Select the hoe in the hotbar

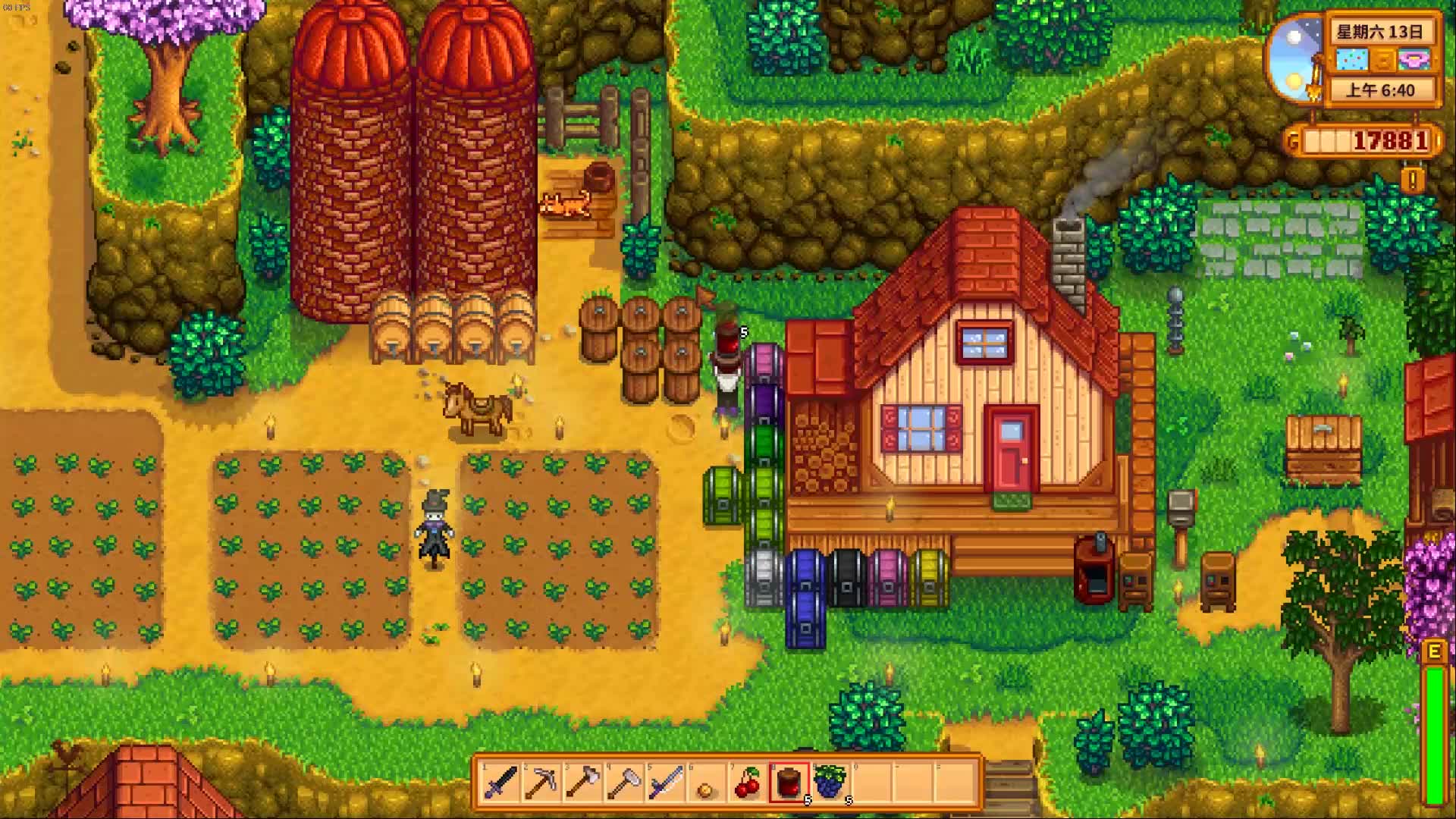pyautogui.click(x=624, y=783)
